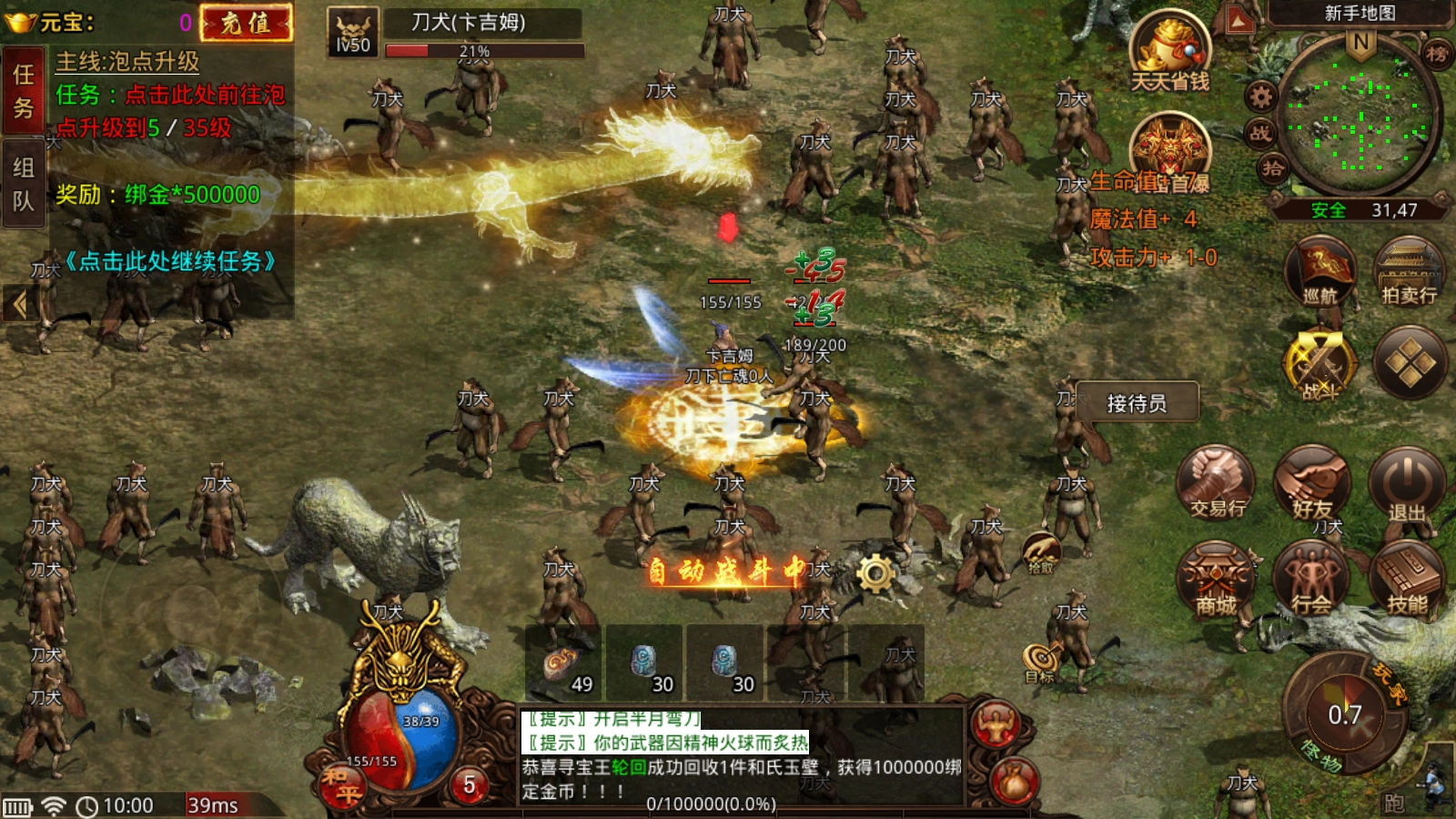1456x819 pixels.
Task: Toggle the 战斗 crossed-swords button
Action: (x=1319, y=364)
